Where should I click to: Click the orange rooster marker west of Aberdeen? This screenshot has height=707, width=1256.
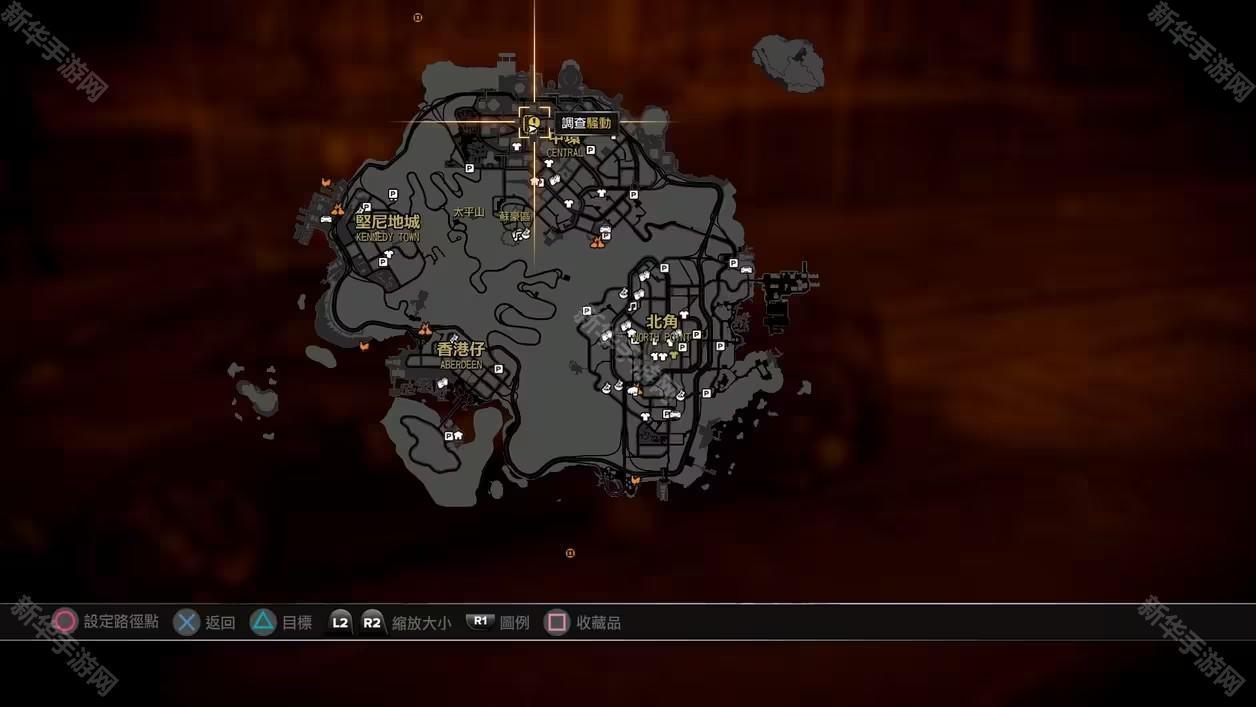coord(364,345)
